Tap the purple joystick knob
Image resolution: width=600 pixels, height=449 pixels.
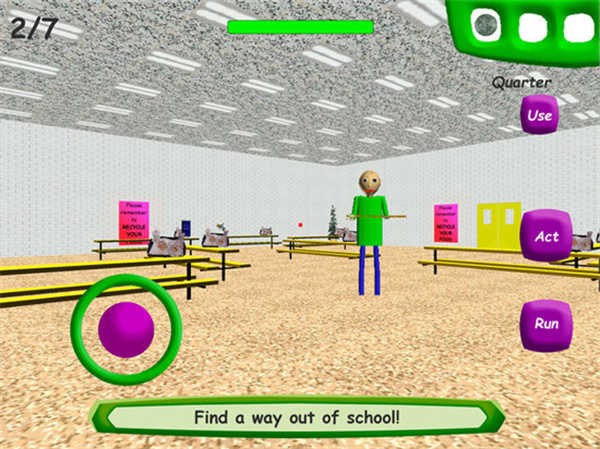[x=126, y=329]
